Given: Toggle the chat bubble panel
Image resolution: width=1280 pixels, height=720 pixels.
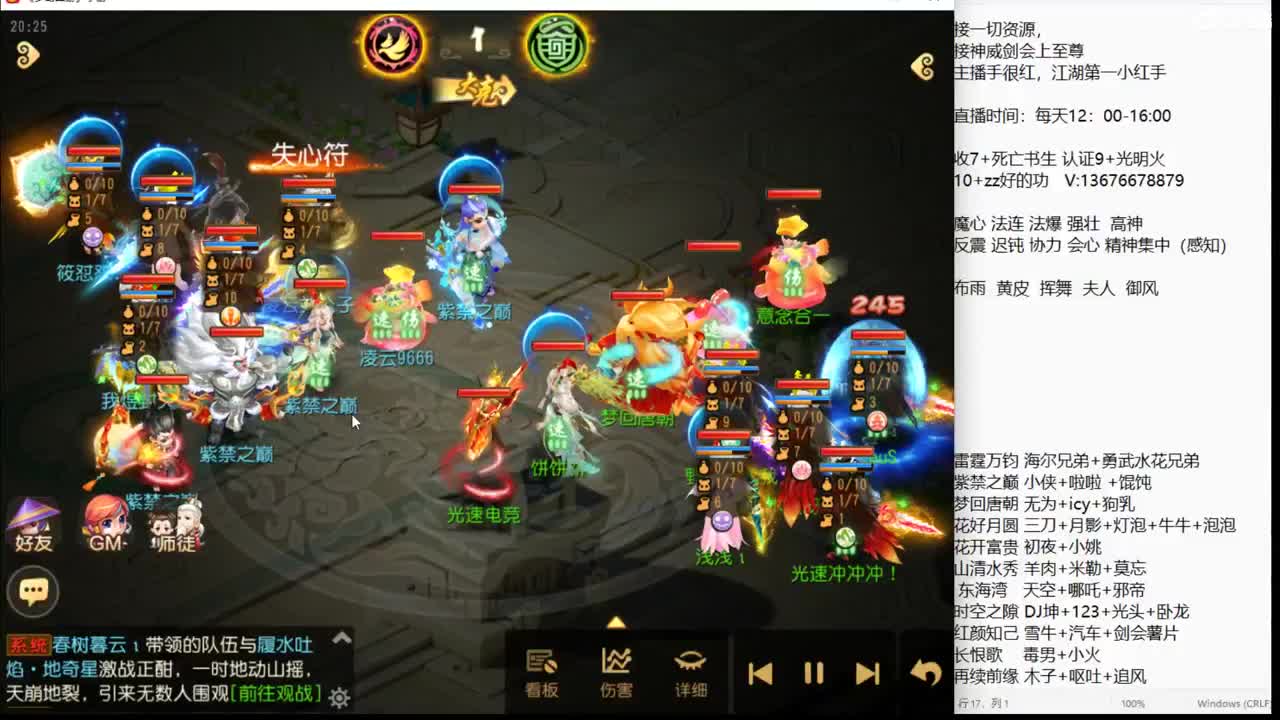Looking at the screenshot, I should point(33,592).
